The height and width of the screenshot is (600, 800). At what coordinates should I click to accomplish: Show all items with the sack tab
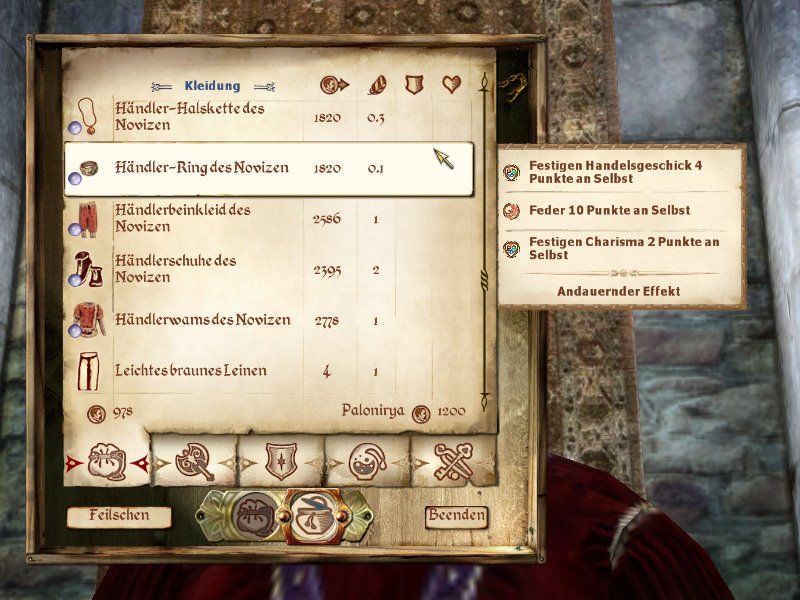tap(107, 461)
